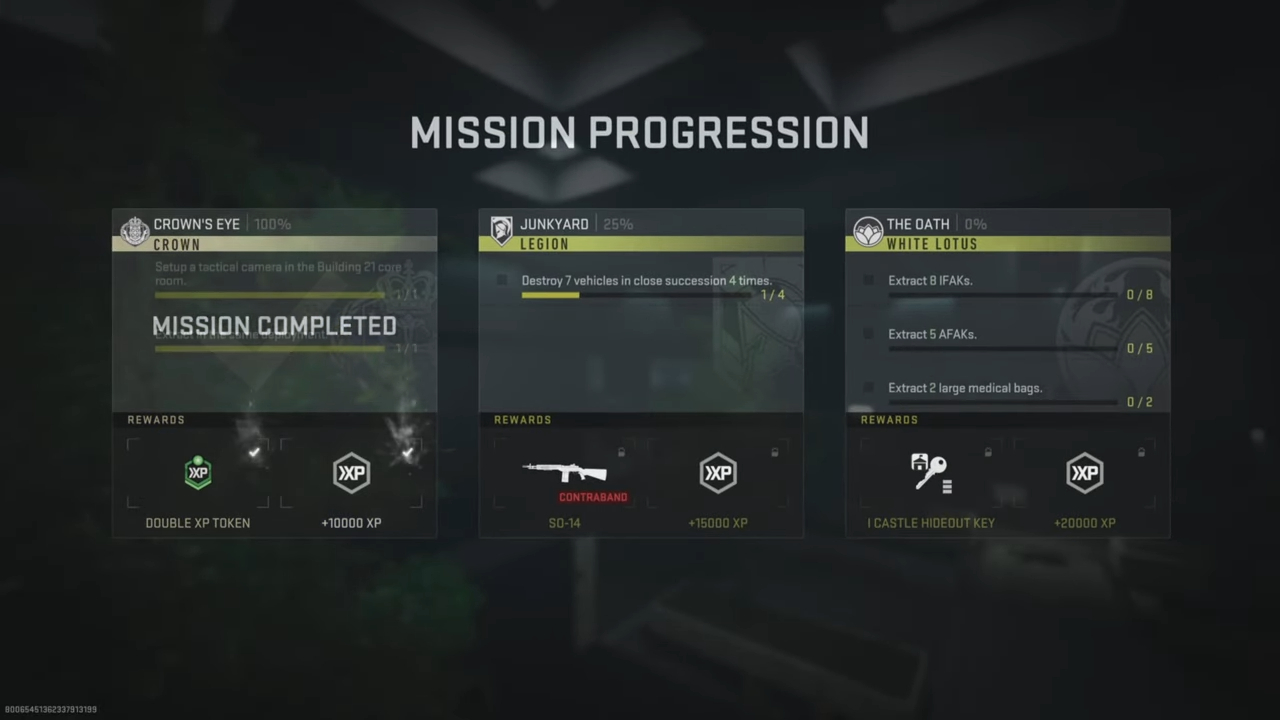Click the Legion faction shield icon
Screen dimensions: 1280x720
[501, 230]
